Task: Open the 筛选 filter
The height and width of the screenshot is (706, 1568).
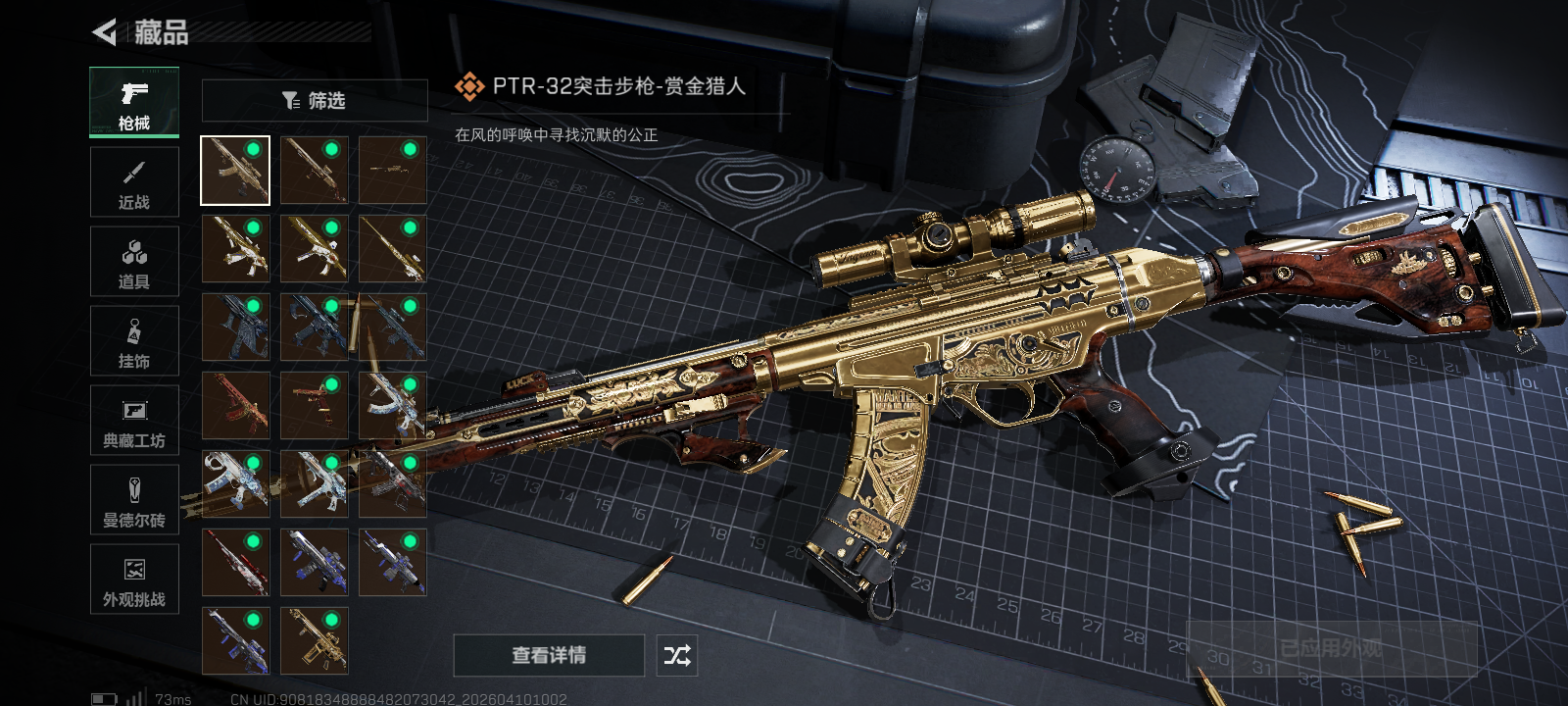Action: click(315, 100)
